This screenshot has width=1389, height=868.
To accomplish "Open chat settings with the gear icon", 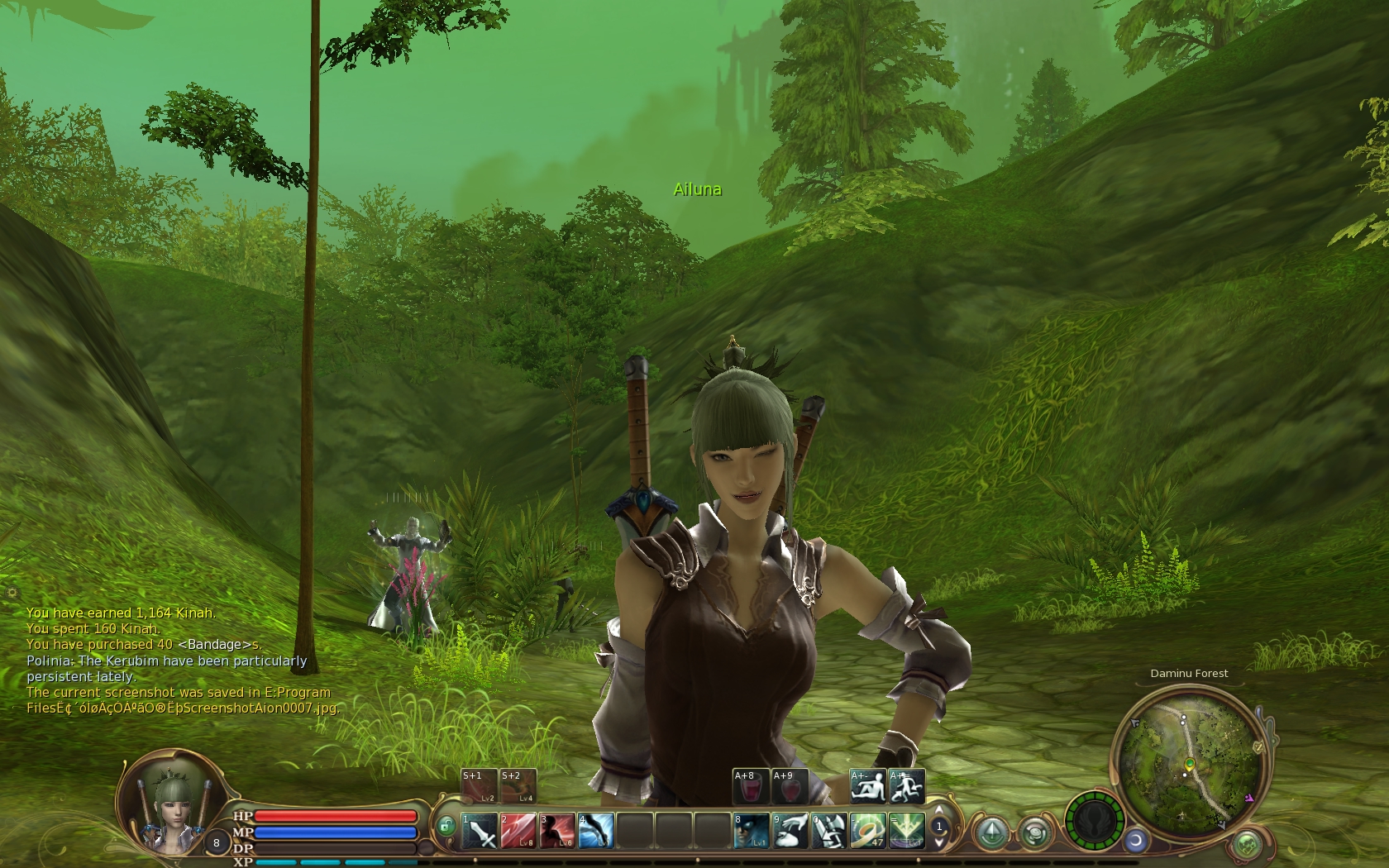I will click(x=12, y=593).
